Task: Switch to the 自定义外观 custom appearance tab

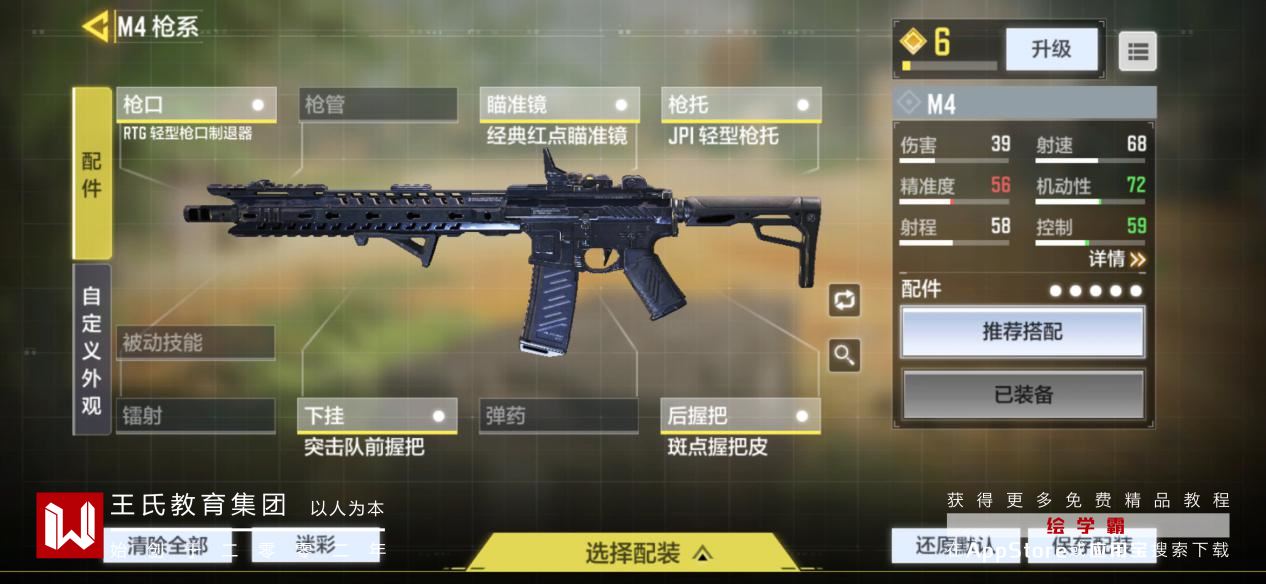Action: 92,350
